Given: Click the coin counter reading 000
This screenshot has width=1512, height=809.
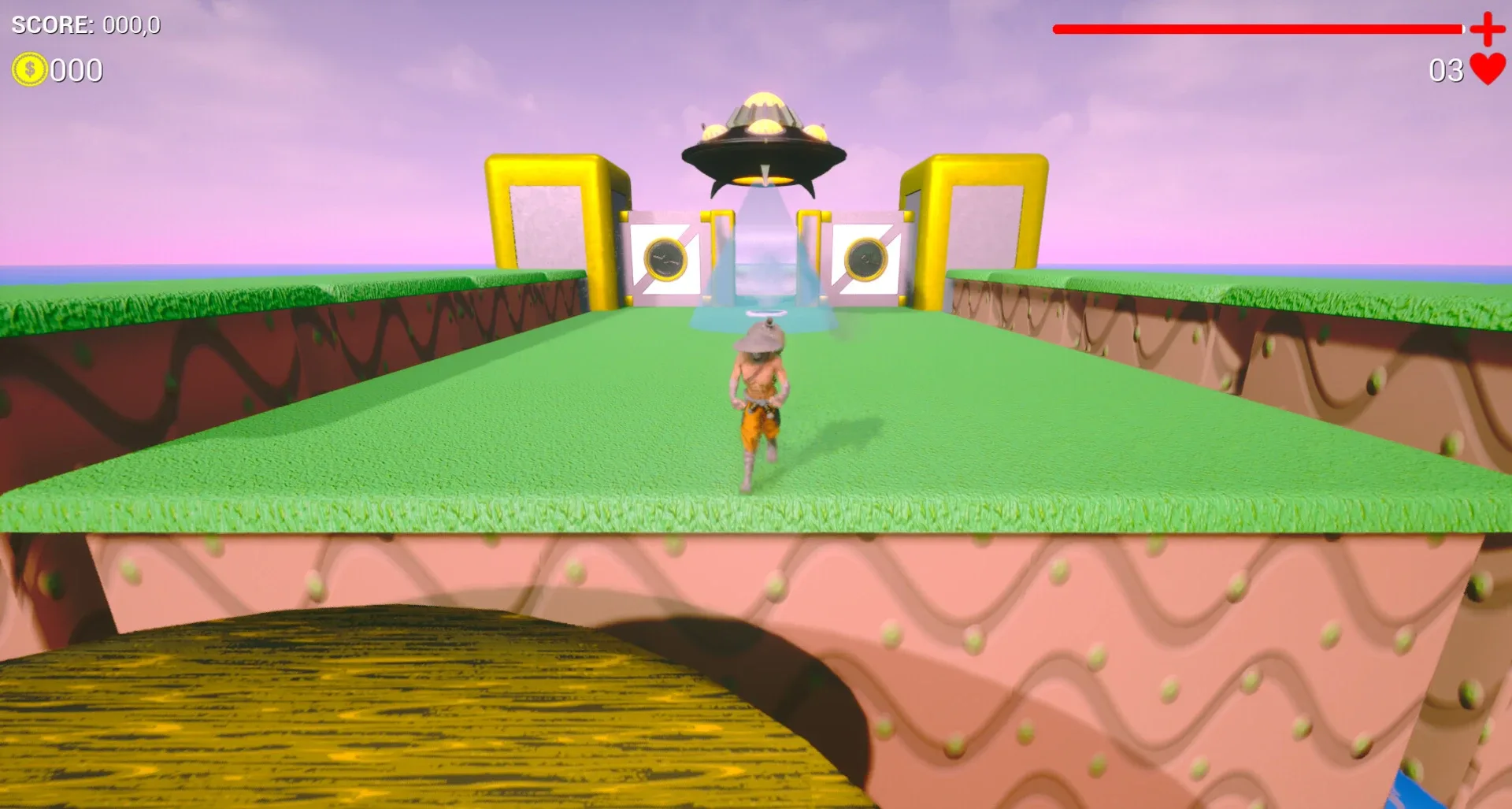Looking at the screenshot, I should tap(76, 70).
